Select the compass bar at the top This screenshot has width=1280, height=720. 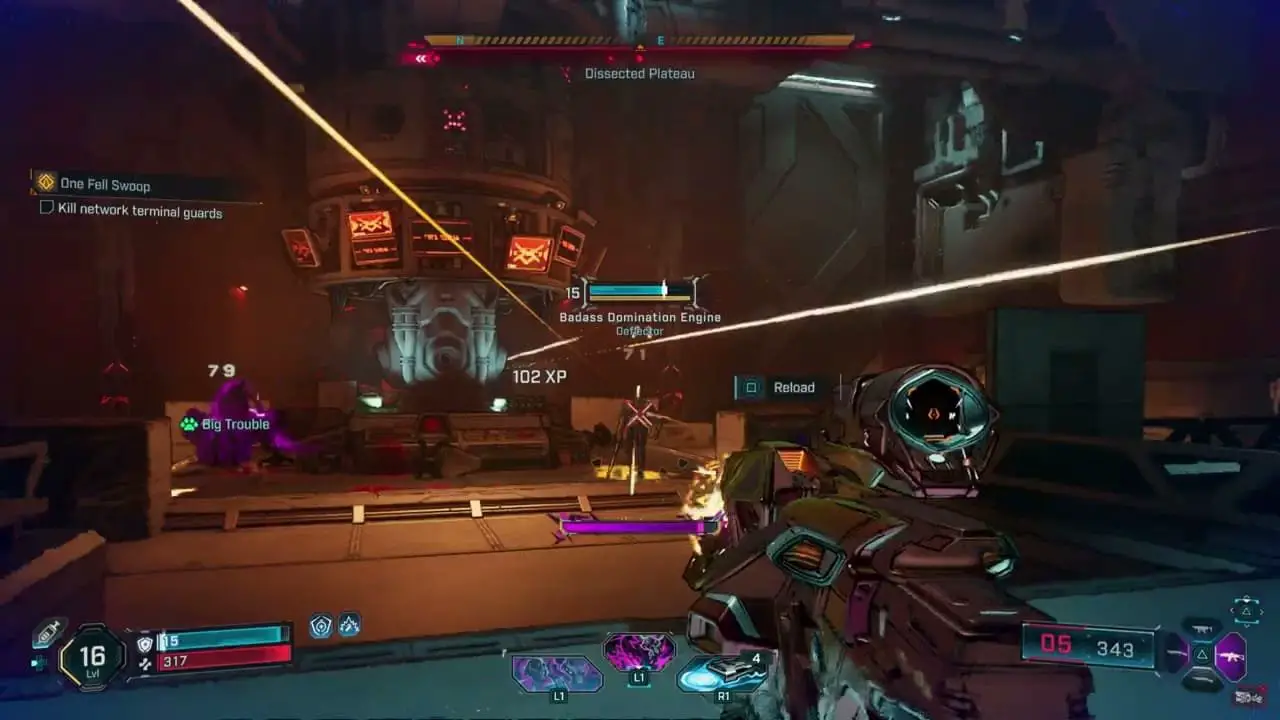(x=640, y=42)
